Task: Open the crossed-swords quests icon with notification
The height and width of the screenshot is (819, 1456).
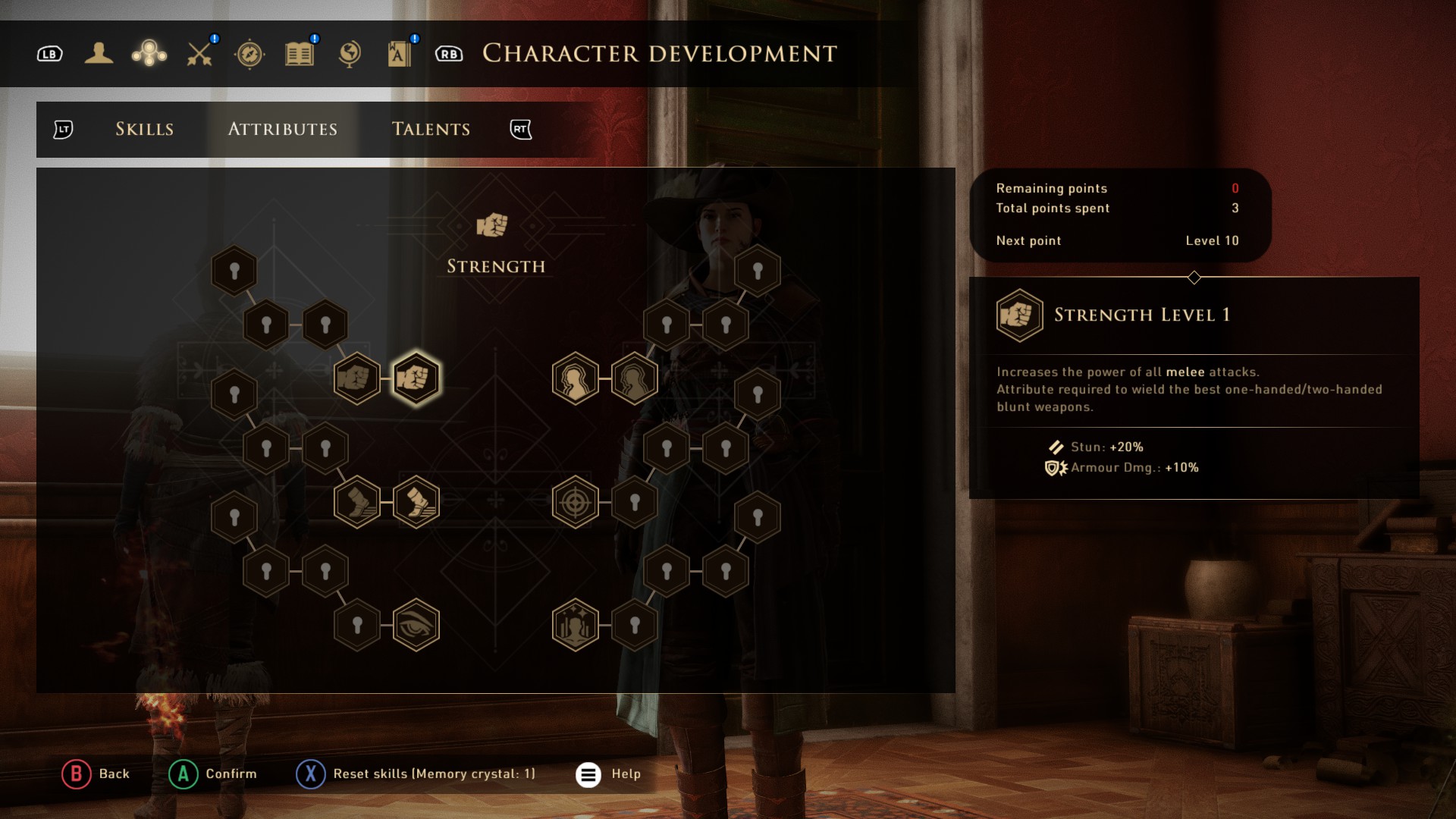Action: point(198,53)
